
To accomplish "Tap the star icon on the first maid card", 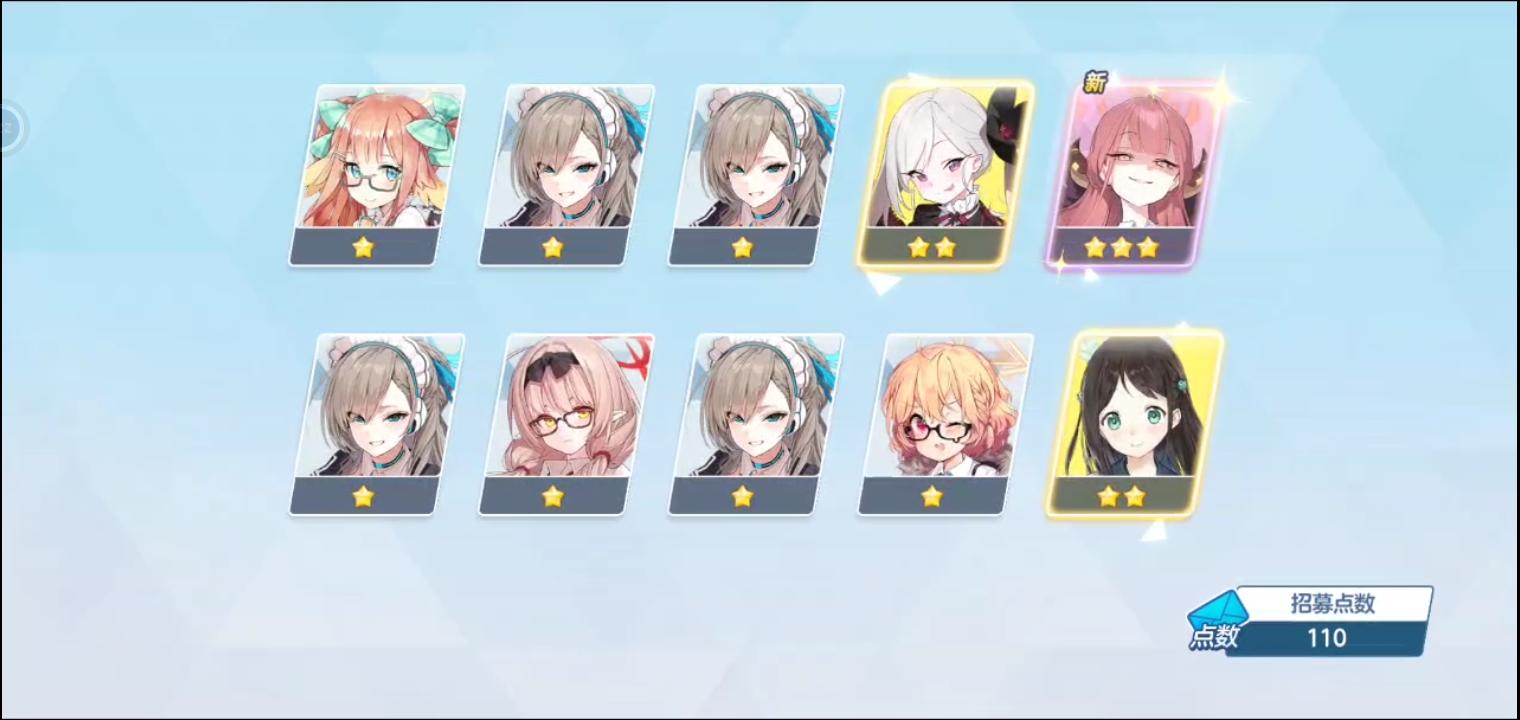I will (553, 246).
